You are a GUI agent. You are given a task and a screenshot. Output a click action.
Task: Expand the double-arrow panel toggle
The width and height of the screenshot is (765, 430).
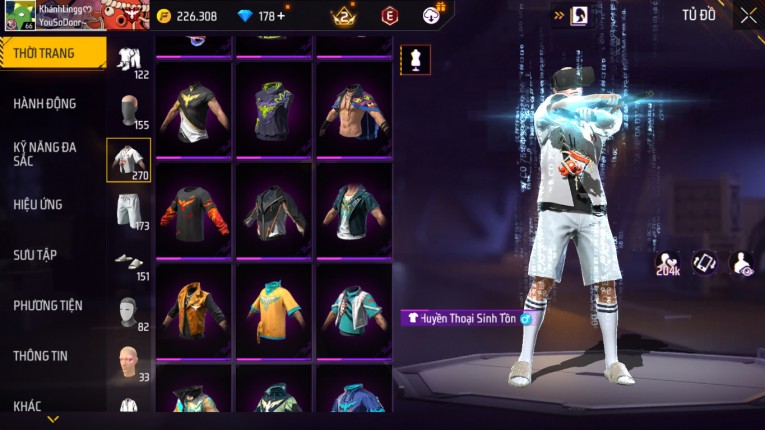point(558,15)
